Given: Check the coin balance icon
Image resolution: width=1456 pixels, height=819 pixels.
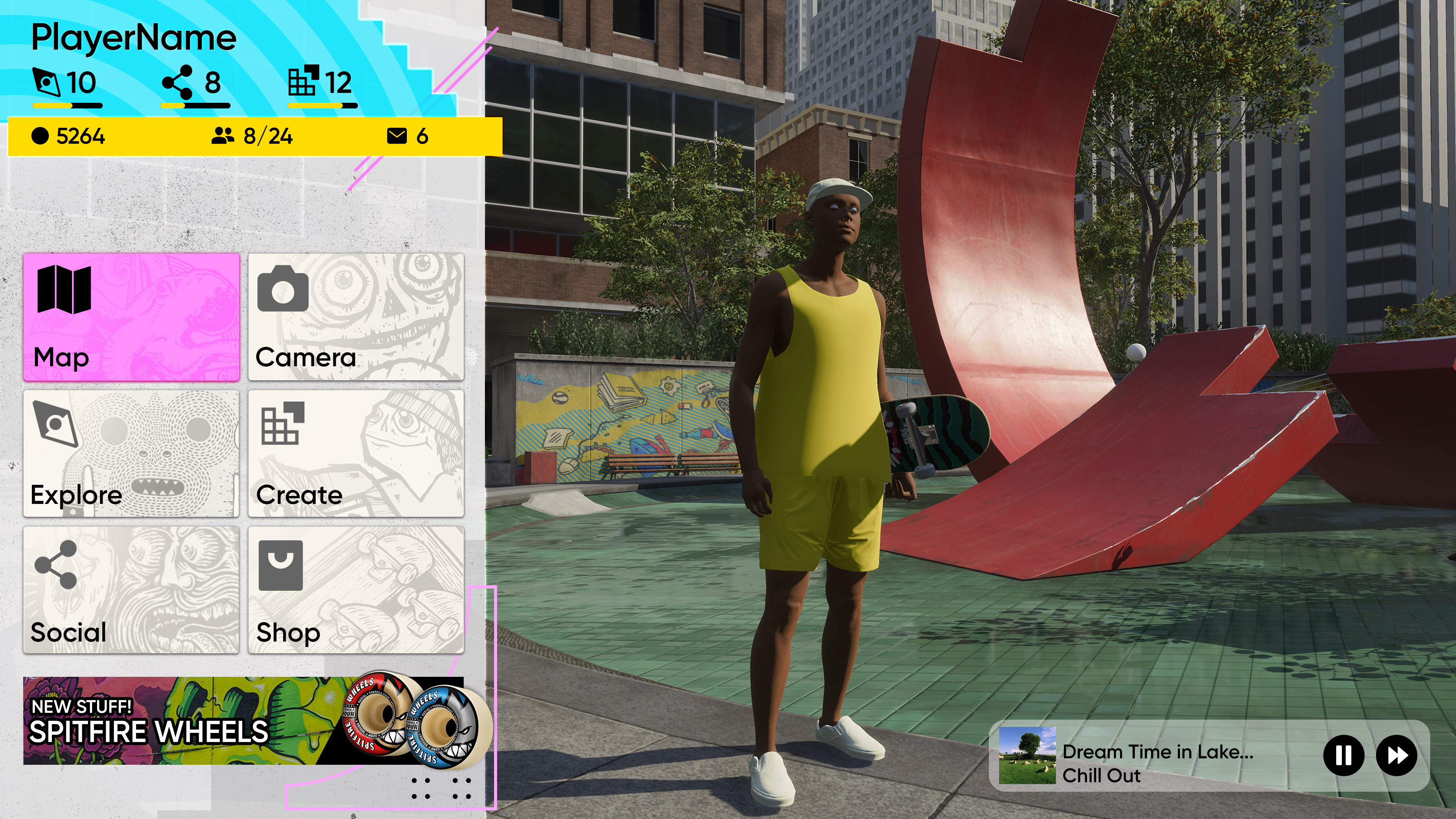Looking at the screenshot, I should (x=40, y=136).
